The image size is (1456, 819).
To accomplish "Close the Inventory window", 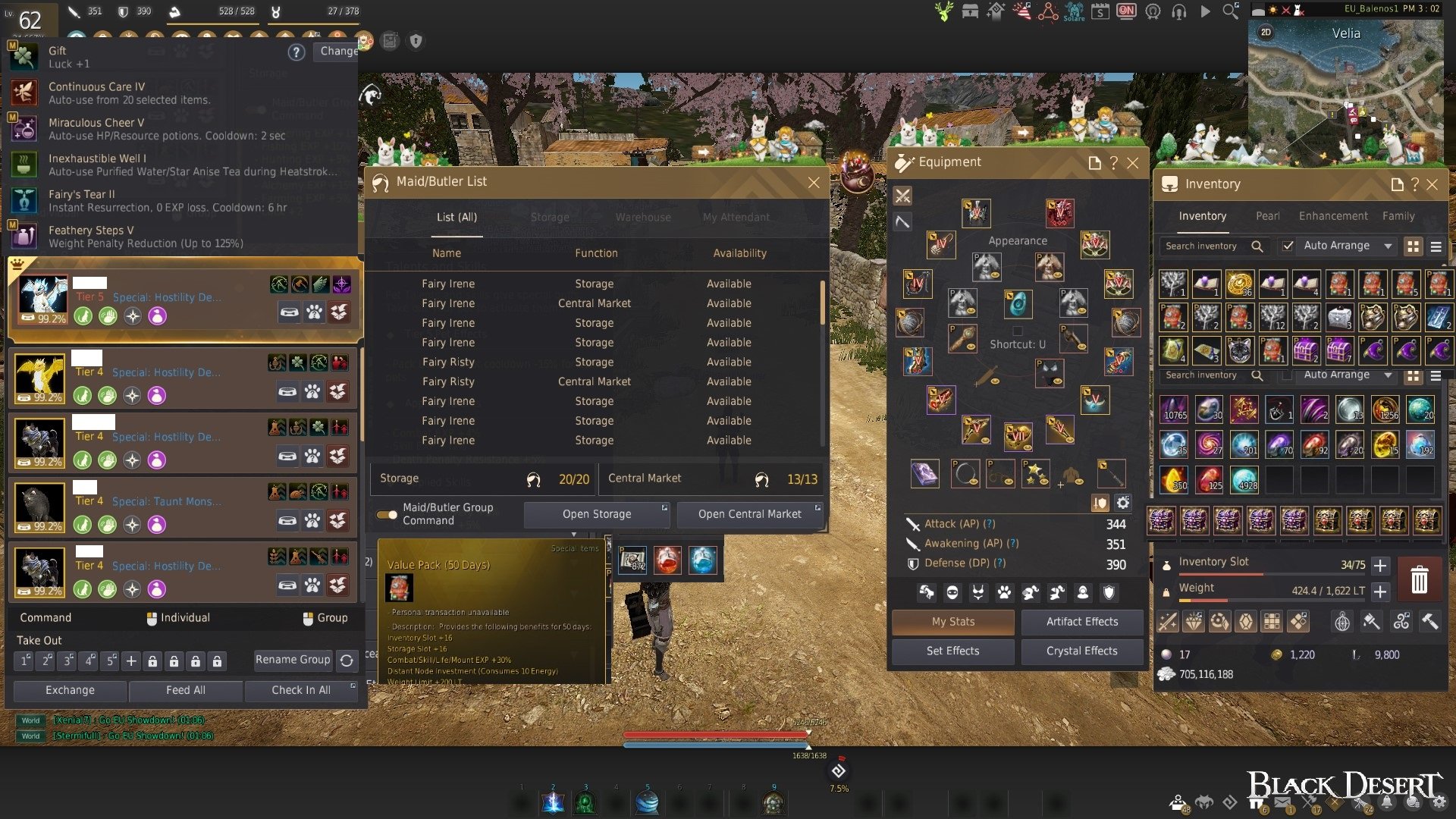I will [1432, 184].
